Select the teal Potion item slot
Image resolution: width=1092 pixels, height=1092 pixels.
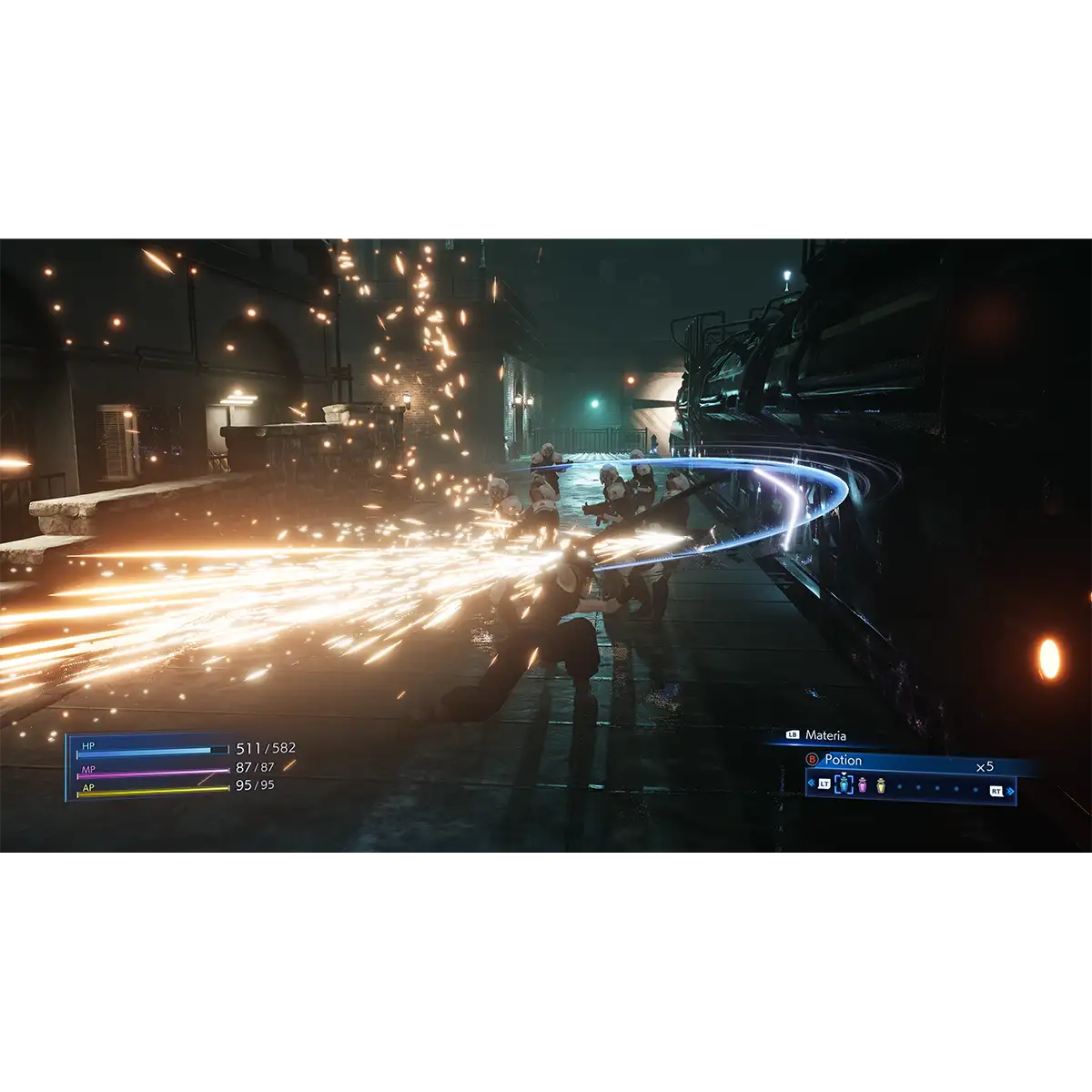pos(844,783)
